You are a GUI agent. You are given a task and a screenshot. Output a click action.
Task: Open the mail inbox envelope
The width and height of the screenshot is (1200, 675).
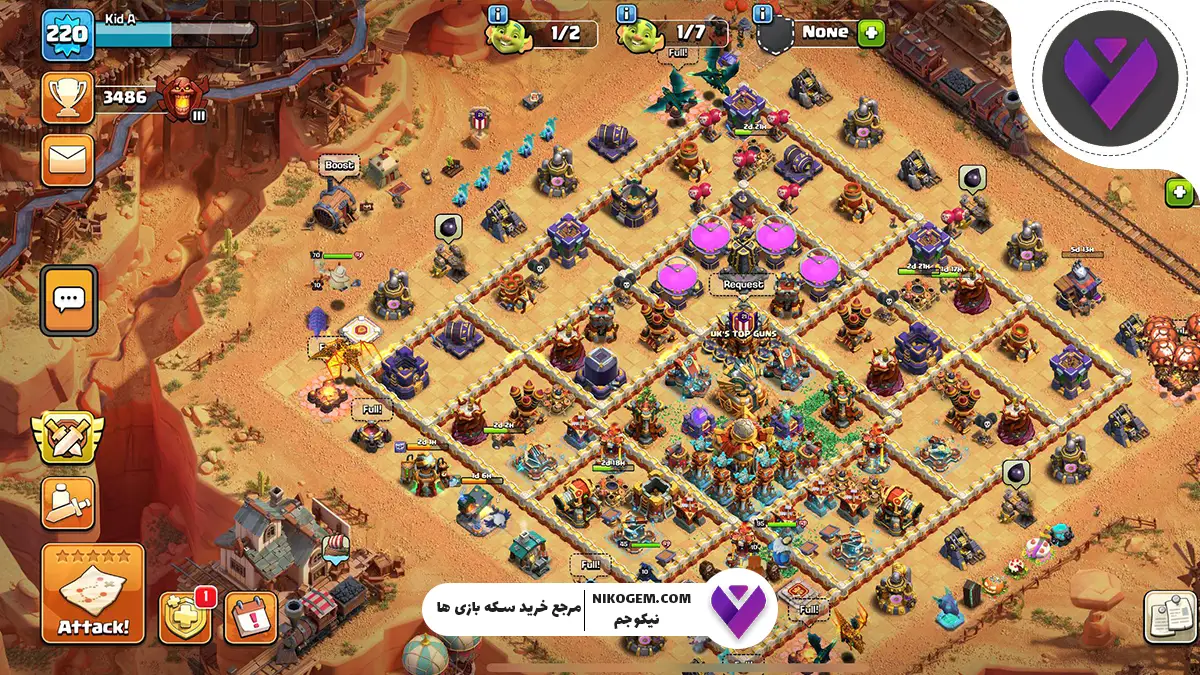click(67, 160)
